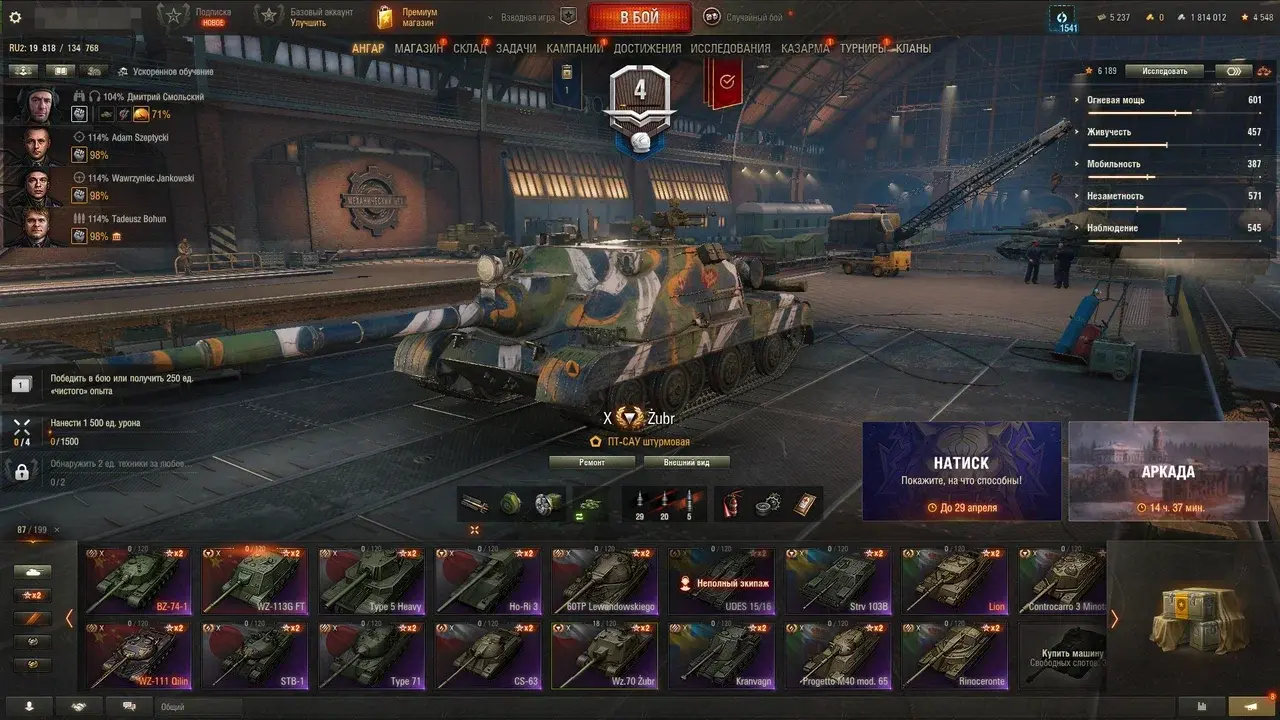The width and height of the screenshot is (1280, 720).
Task: Click the Ремонт button
Action: (592, 462)
